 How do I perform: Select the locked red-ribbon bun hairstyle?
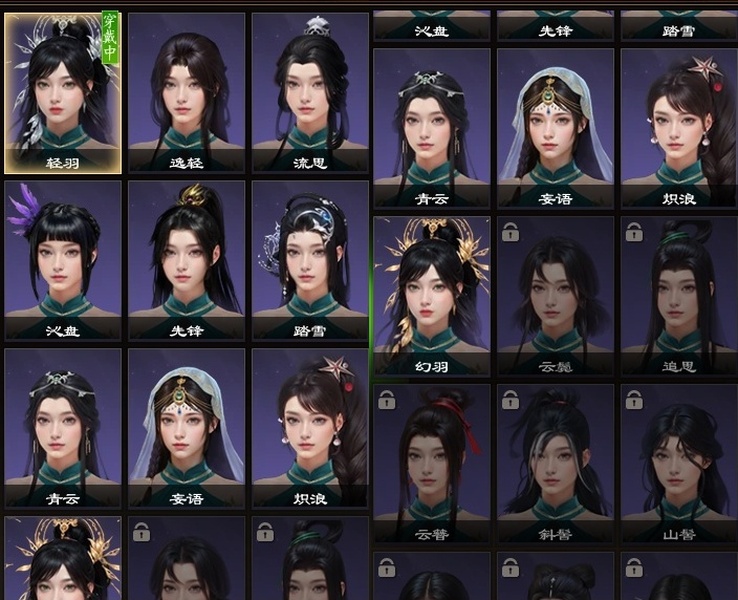432,464
